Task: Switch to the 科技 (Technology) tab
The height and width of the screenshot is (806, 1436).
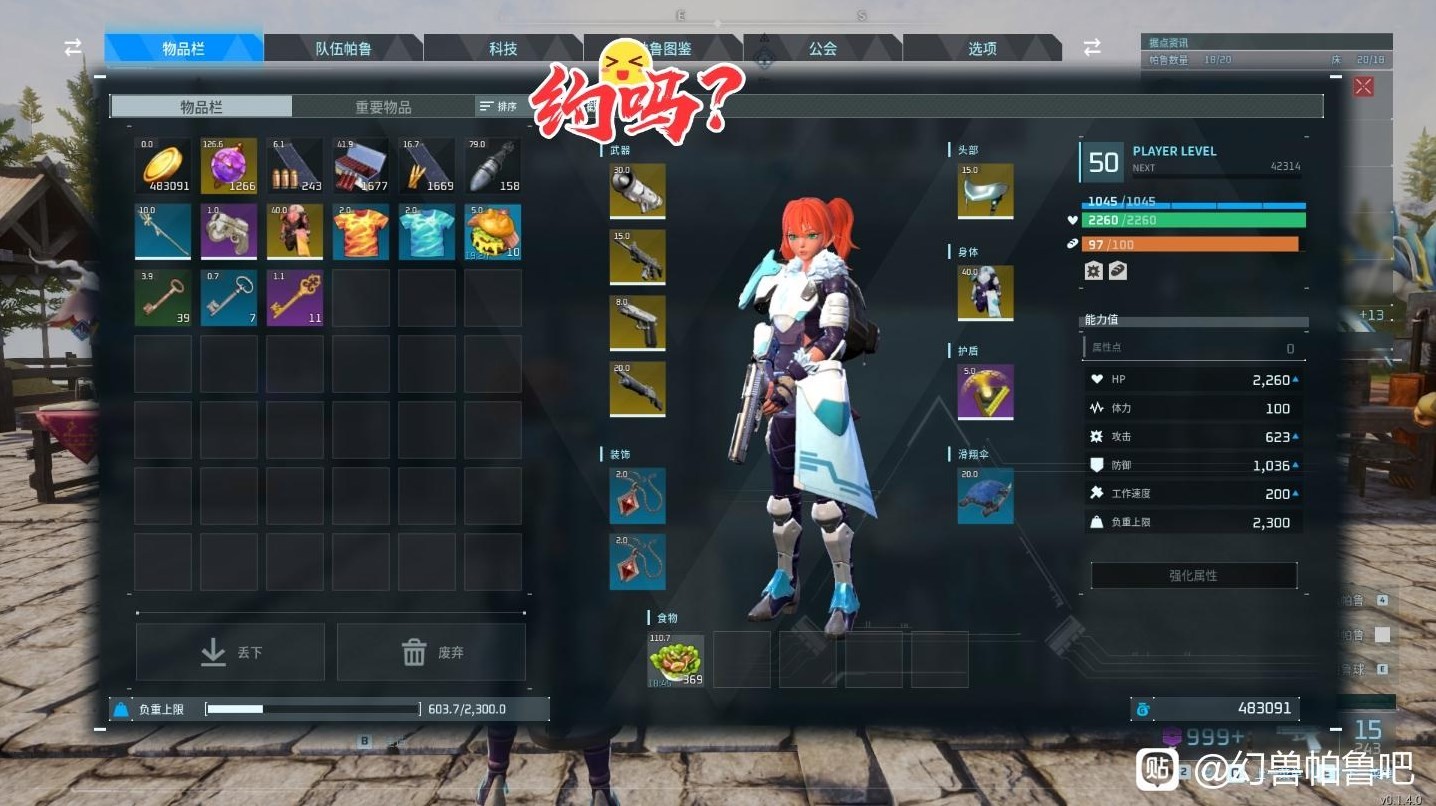Action: (x=503, y=47)
